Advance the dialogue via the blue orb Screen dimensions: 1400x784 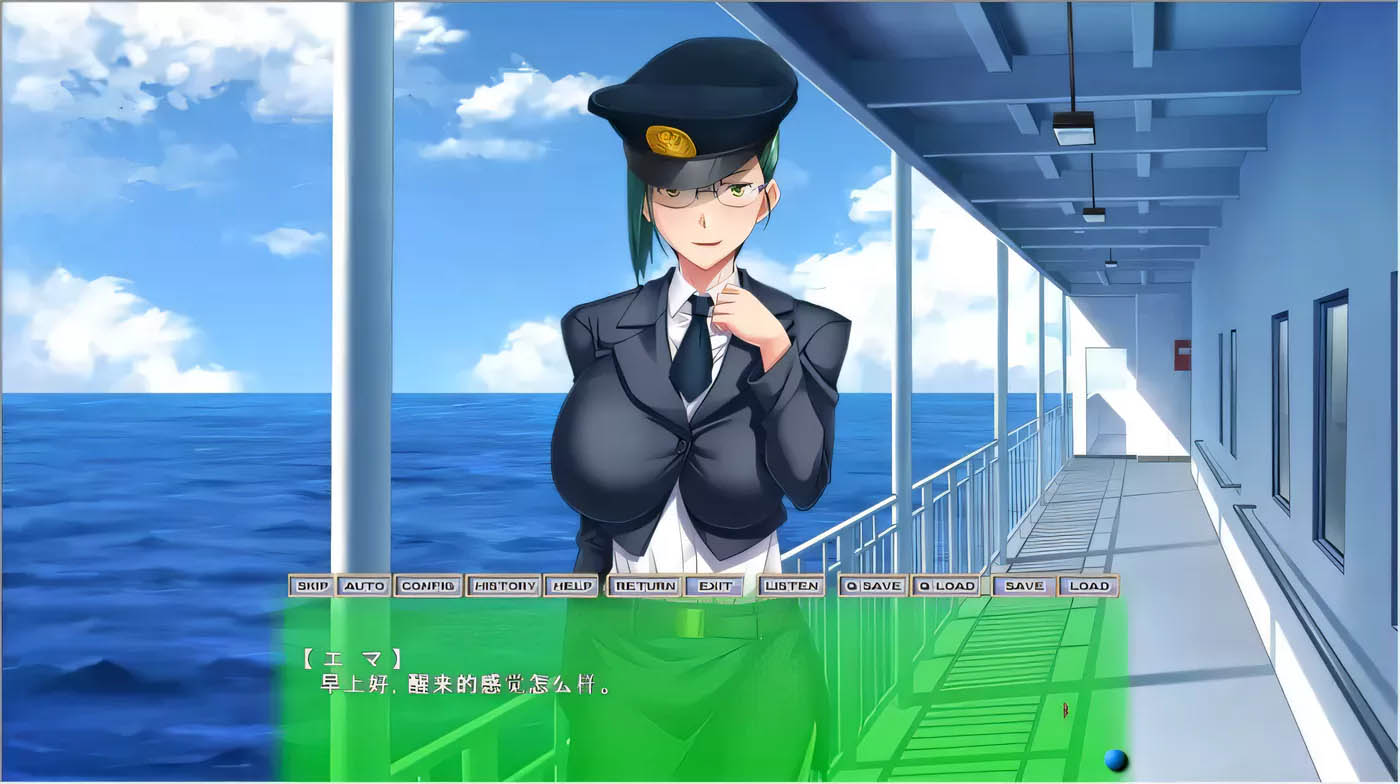pyautogui.click(x=1116, y=760)
